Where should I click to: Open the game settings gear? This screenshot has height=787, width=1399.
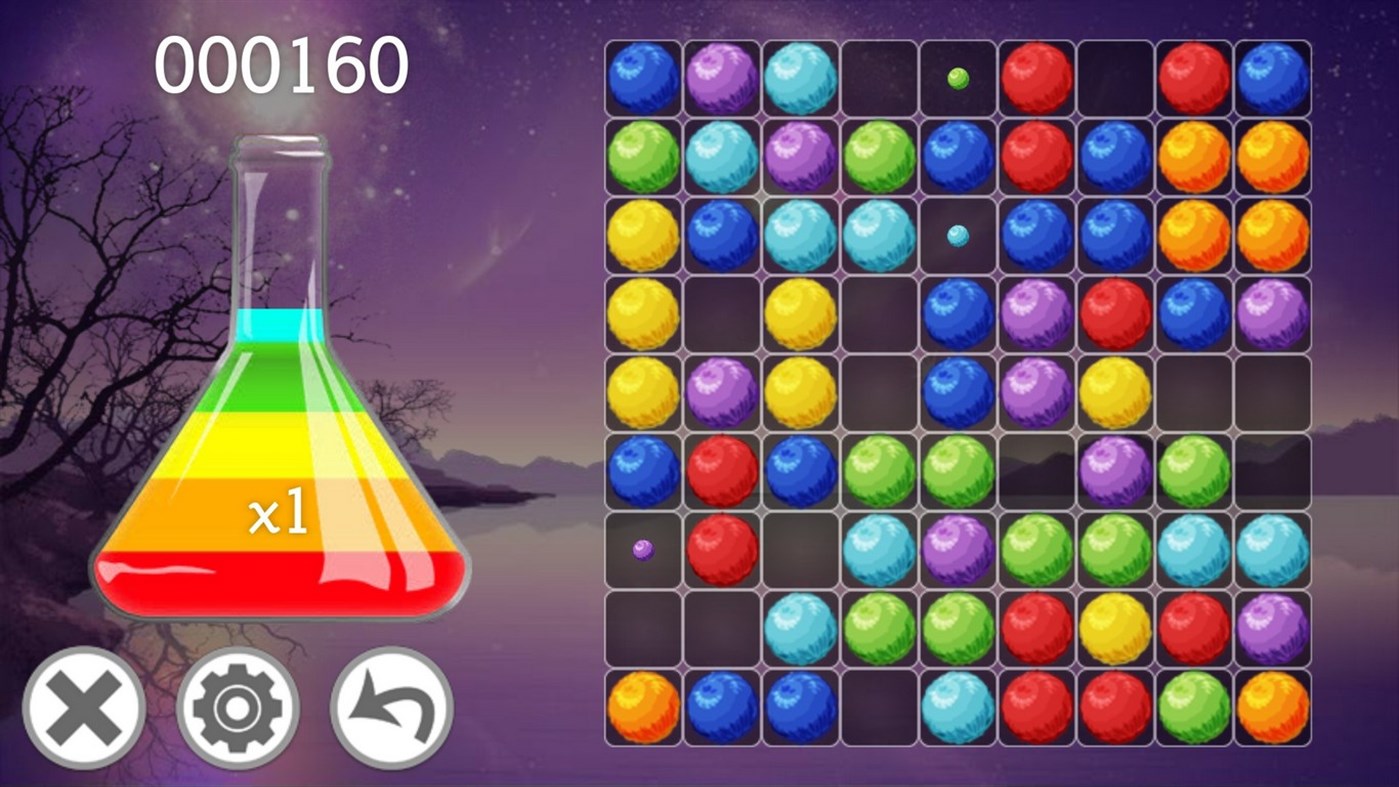click(237, 706)
